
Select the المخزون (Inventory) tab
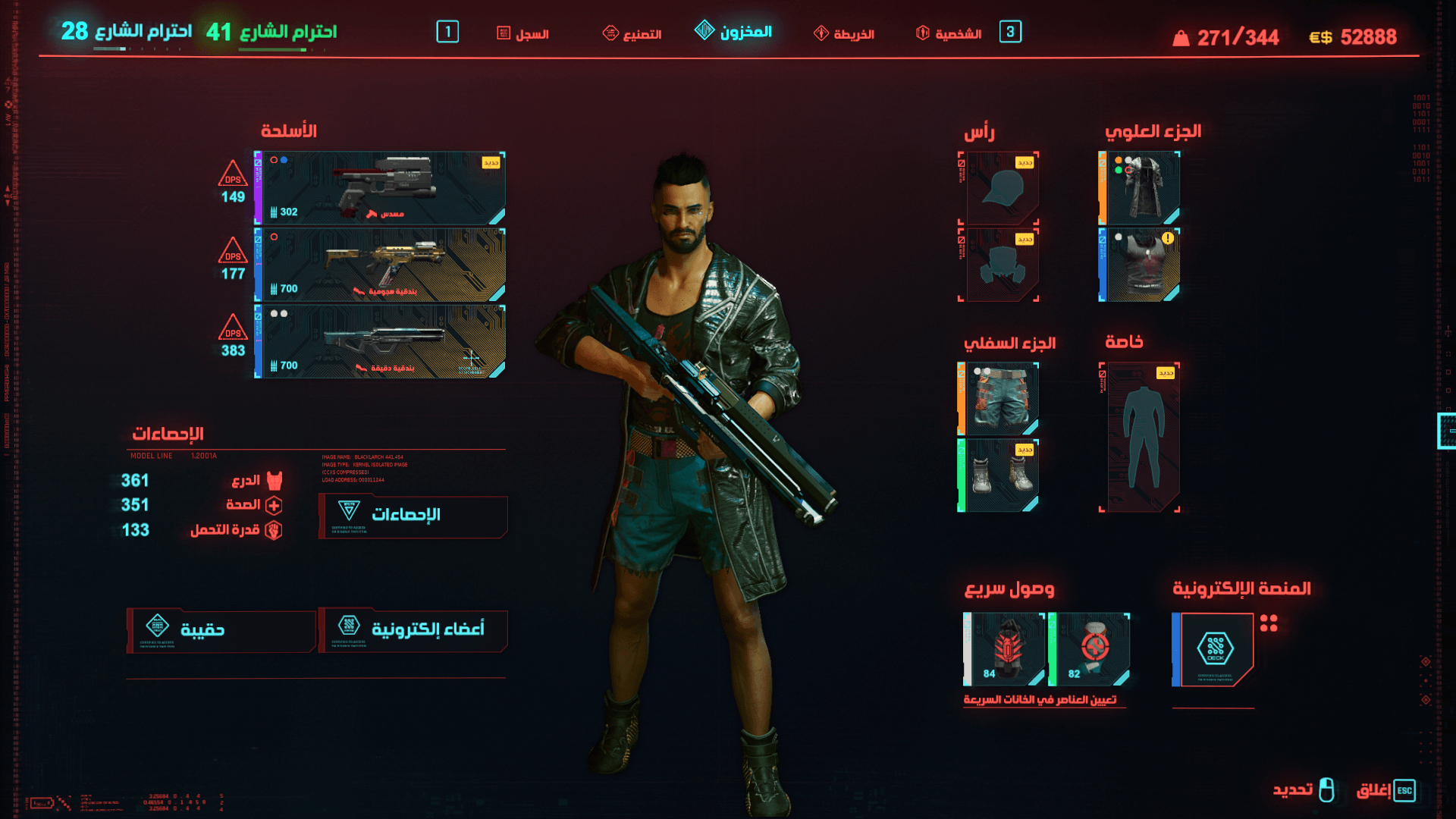click(x=734, y=32)
